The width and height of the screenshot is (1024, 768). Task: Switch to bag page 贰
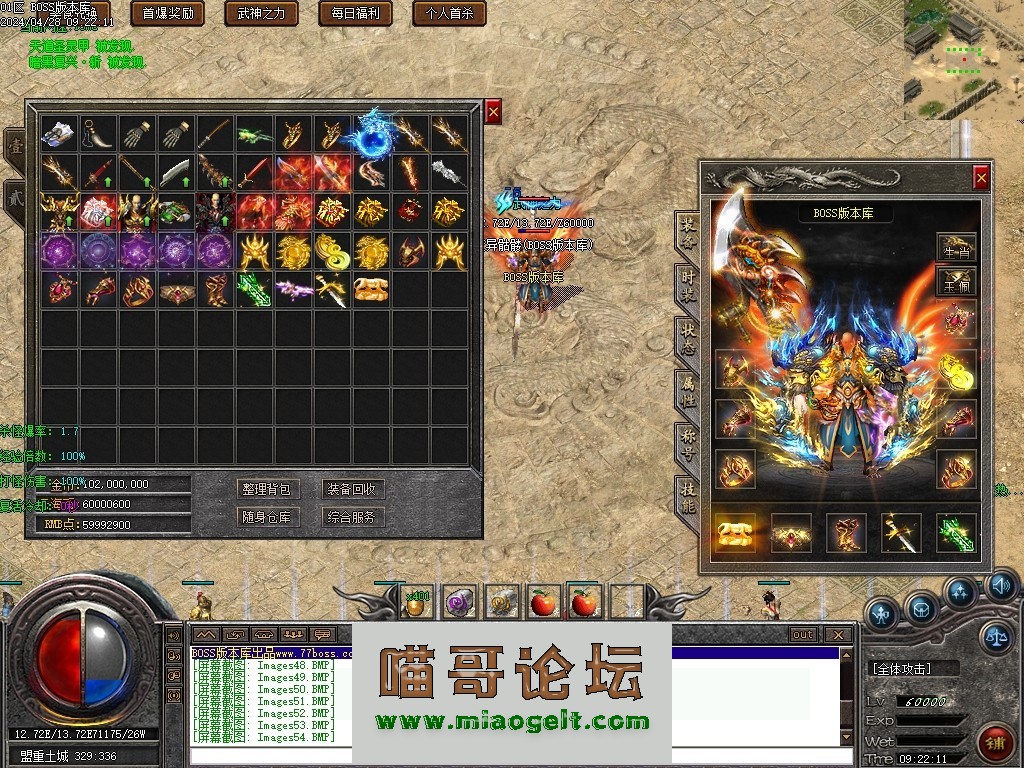(x=15, y=193)
